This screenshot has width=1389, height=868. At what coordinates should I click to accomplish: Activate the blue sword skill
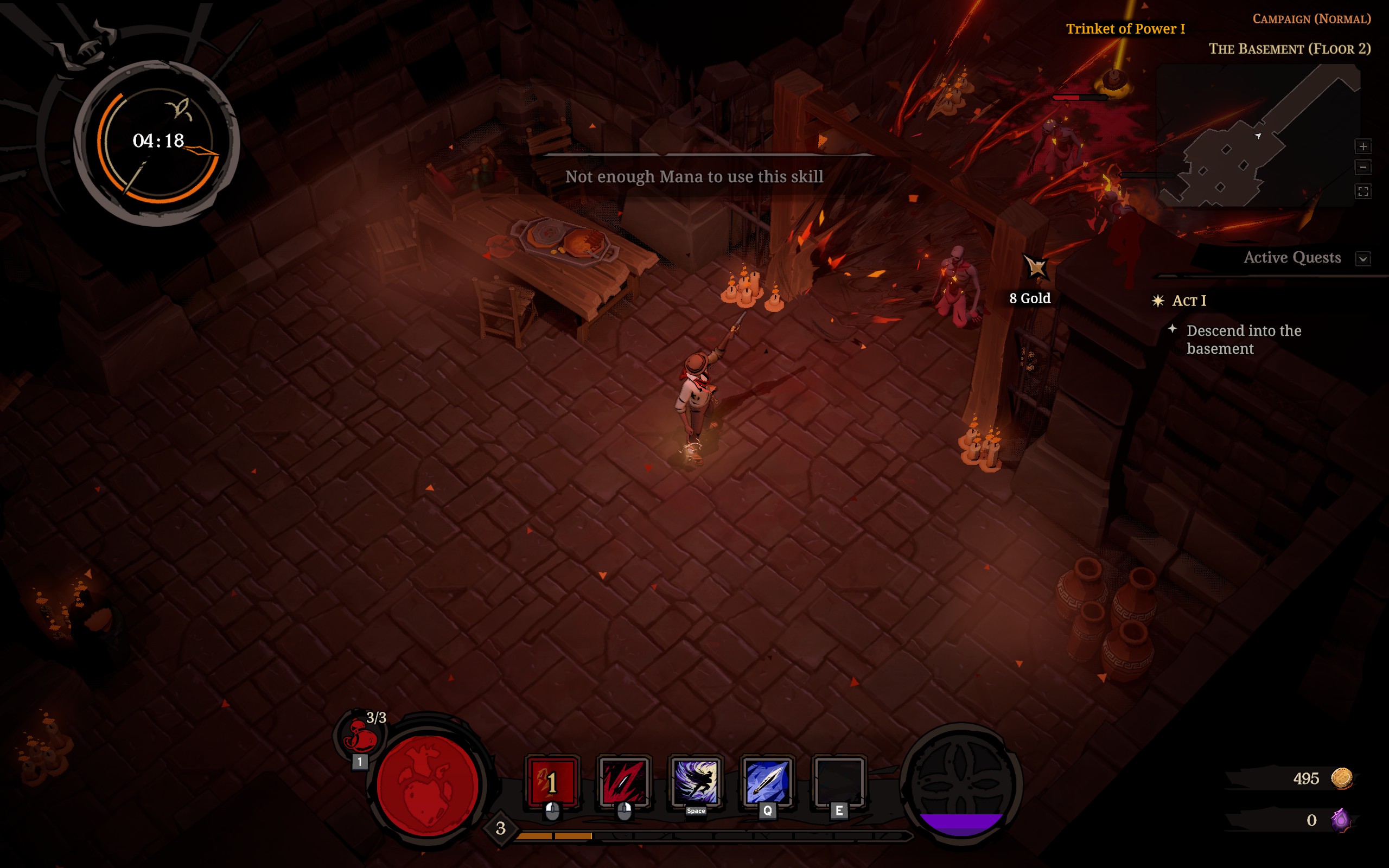point(767,781)
